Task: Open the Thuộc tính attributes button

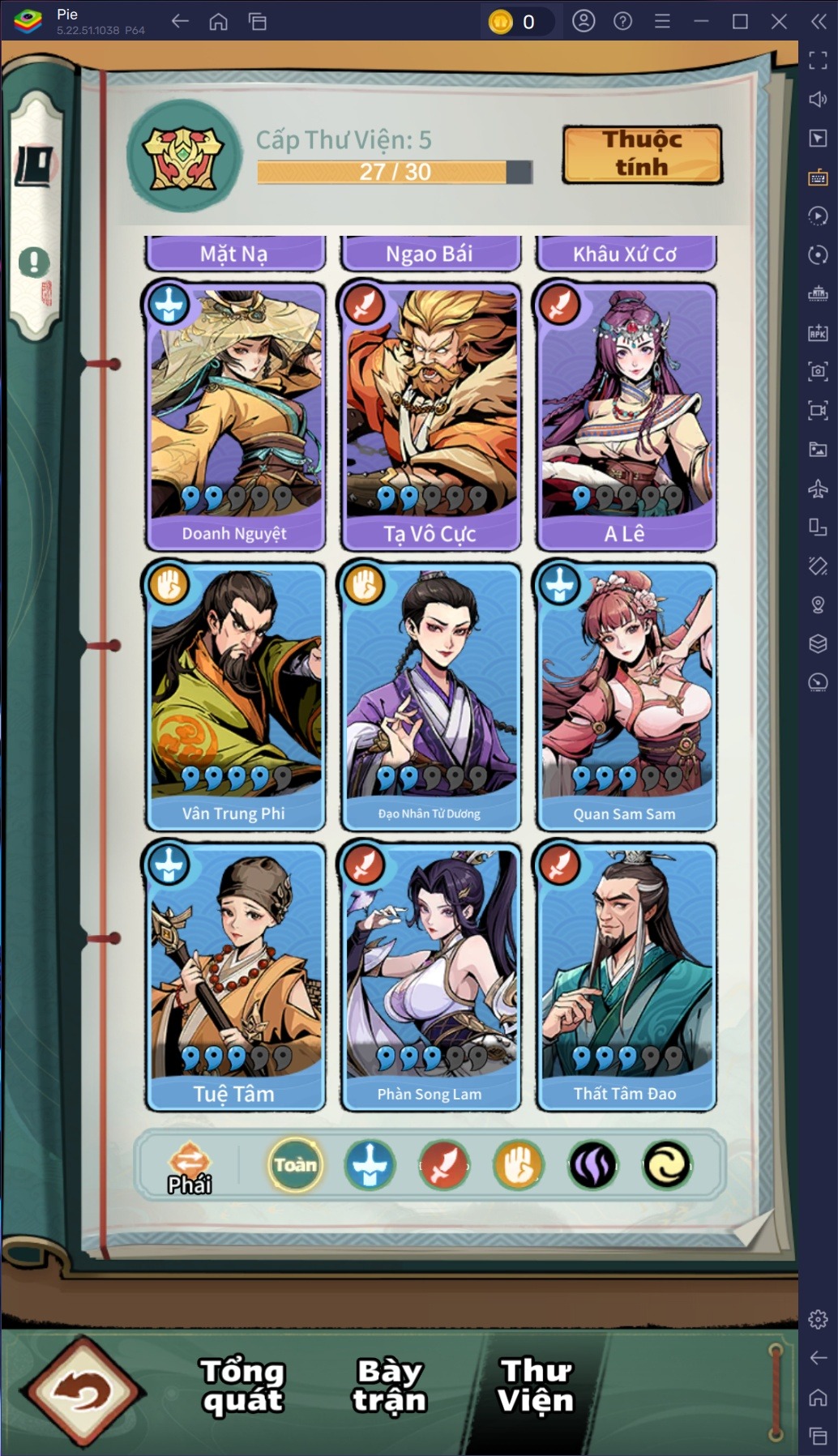Action: (642, 154)
